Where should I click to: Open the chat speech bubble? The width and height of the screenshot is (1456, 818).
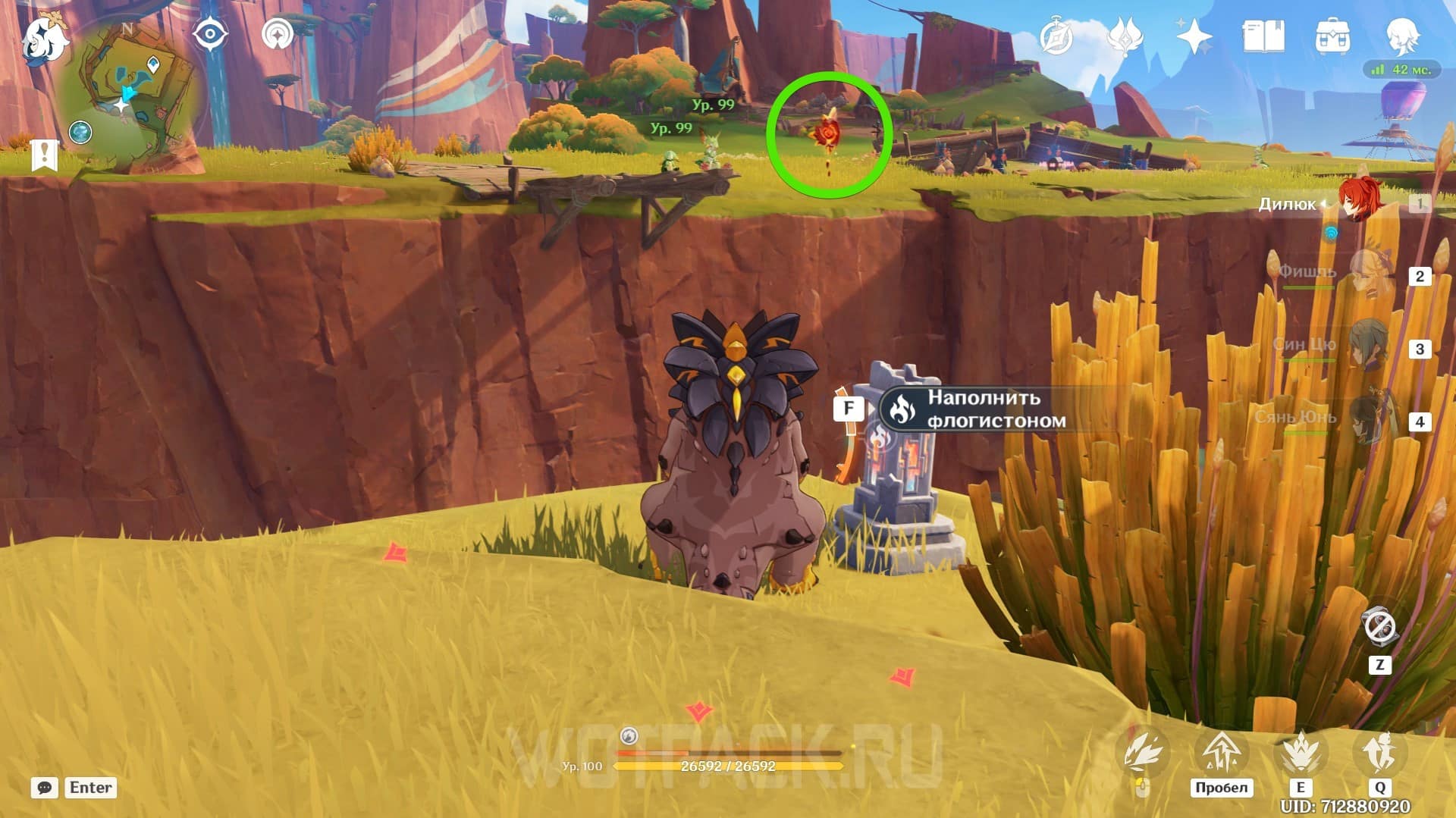coord(45,788)
